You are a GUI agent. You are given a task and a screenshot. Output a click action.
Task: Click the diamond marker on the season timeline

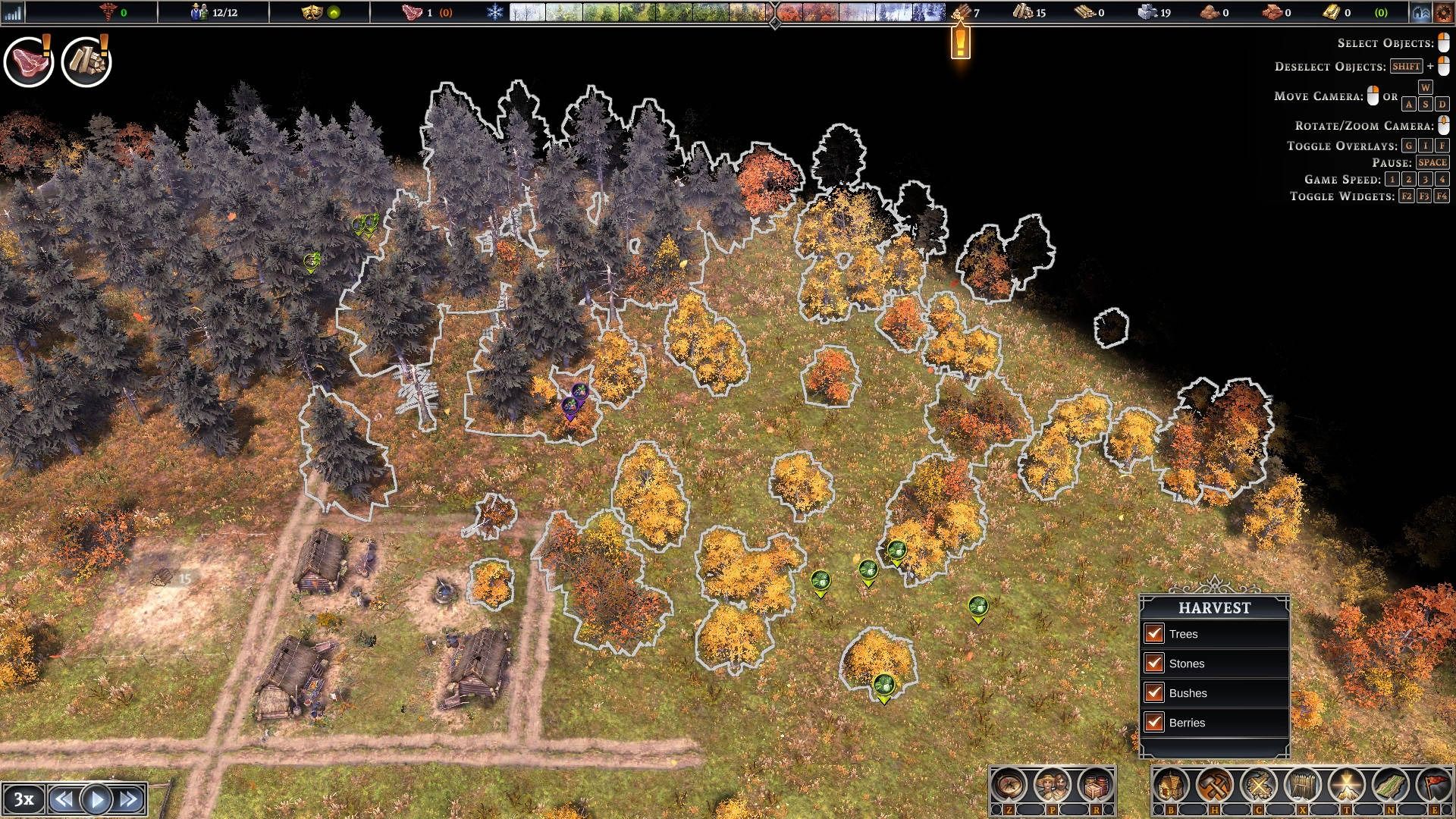pyautogui.click(x=775, y=24)
